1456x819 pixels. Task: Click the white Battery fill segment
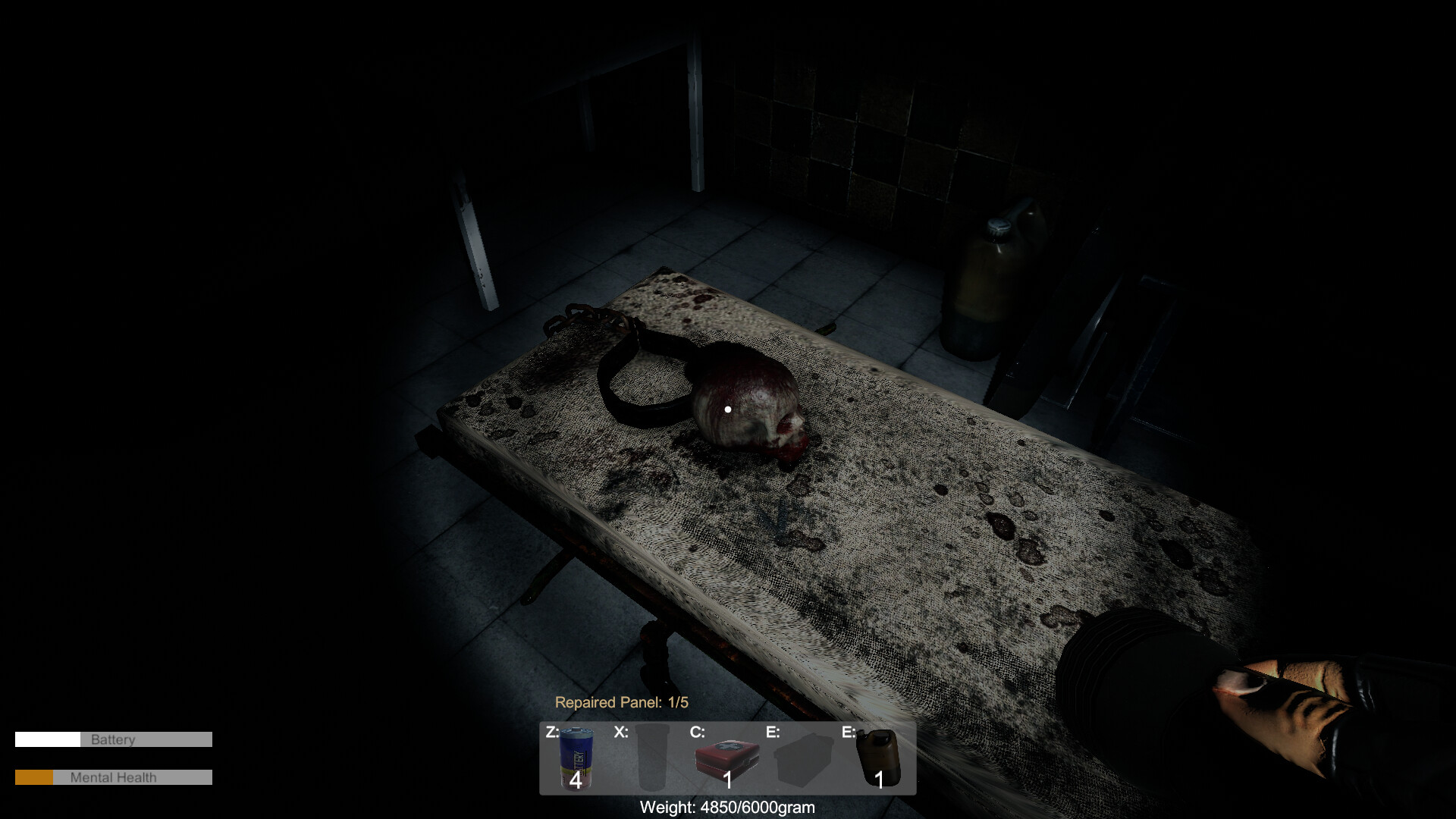coord(49,739)
